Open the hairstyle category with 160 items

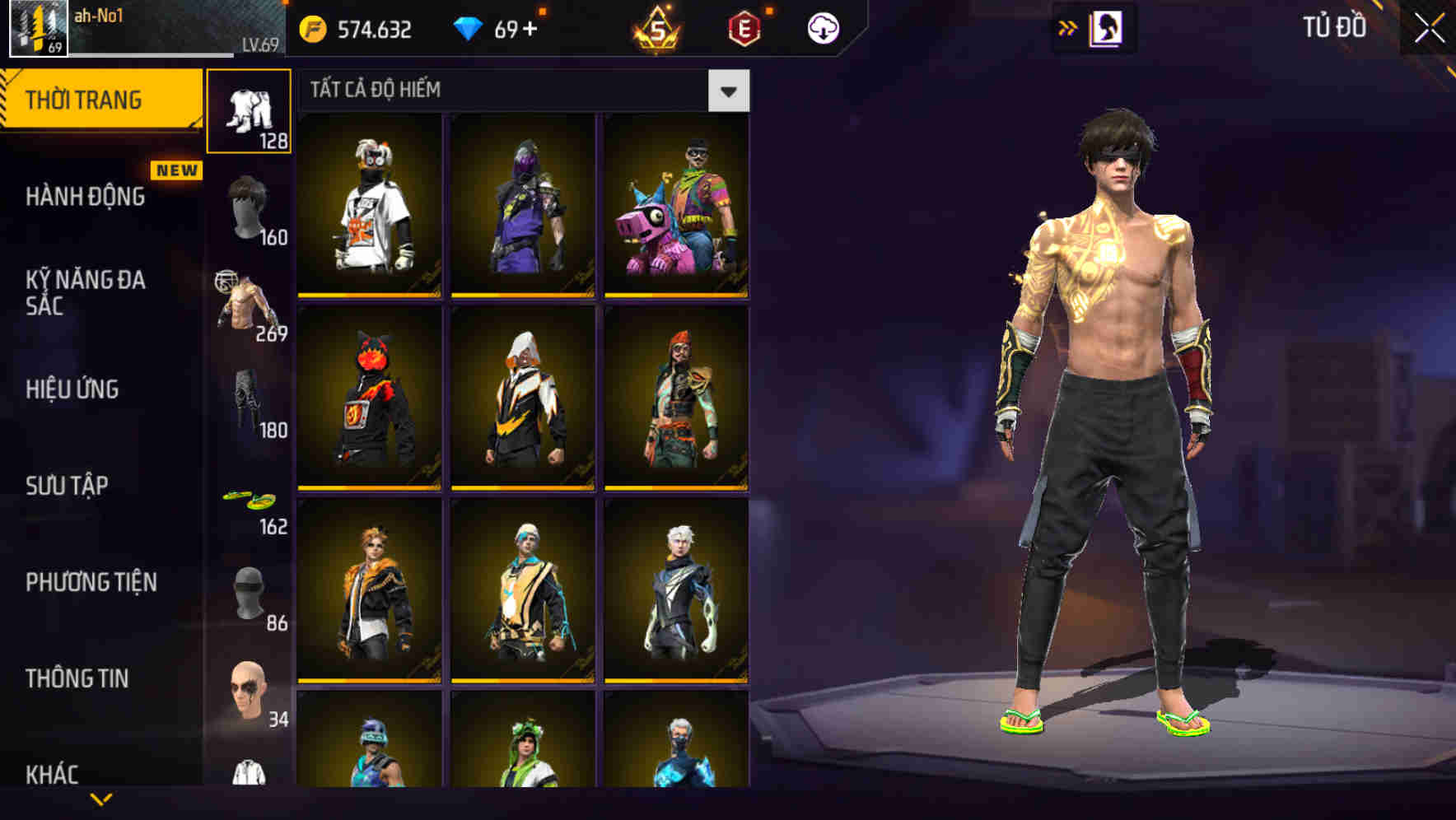pyautogui.click(x=249, y=202)
